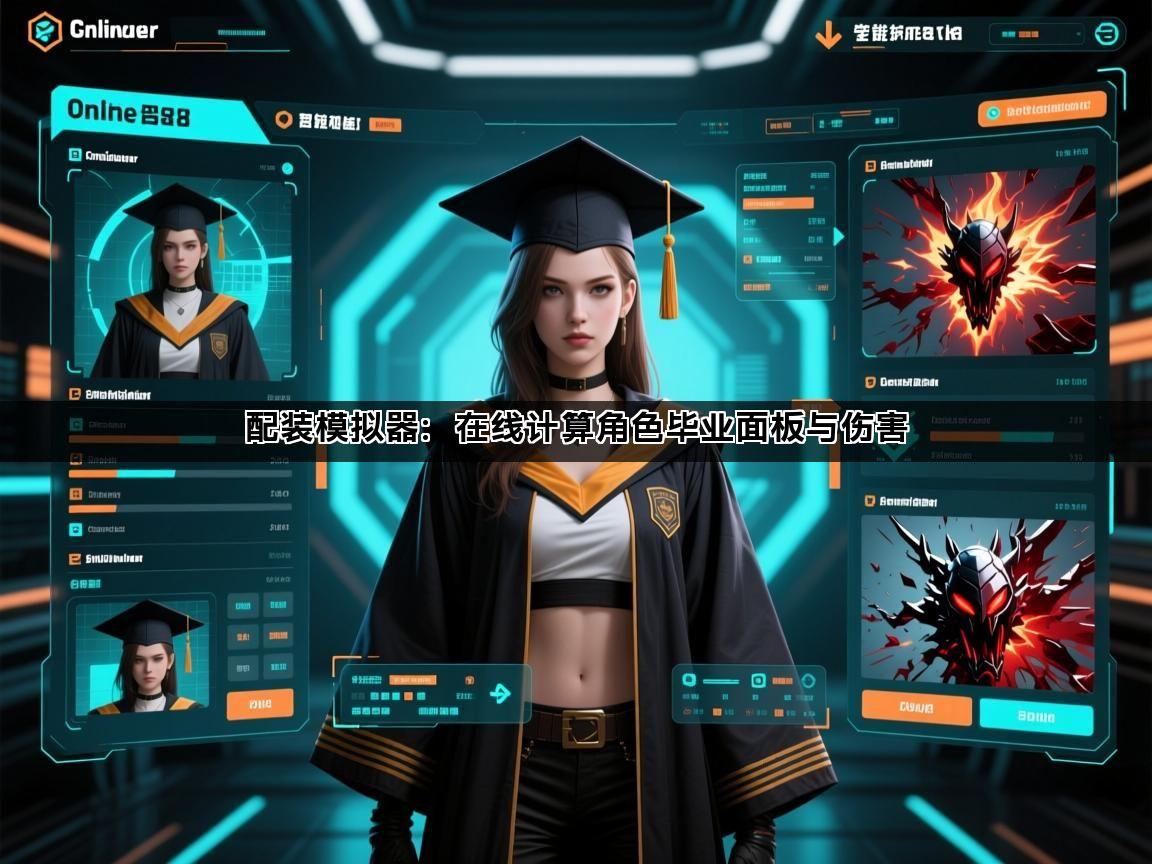This screenshot has height=864, width=1152.
Task: Click the orange down-arrow icon in the header
Action: click(827, 35)
